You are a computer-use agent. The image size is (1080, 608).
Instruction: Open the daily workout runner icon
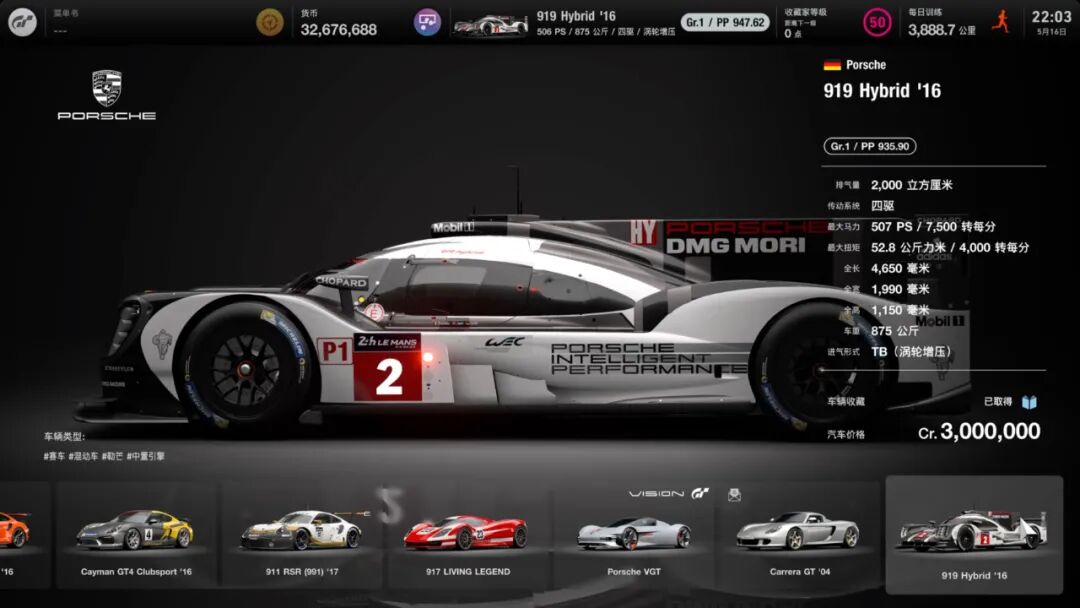coord(1000,22)
